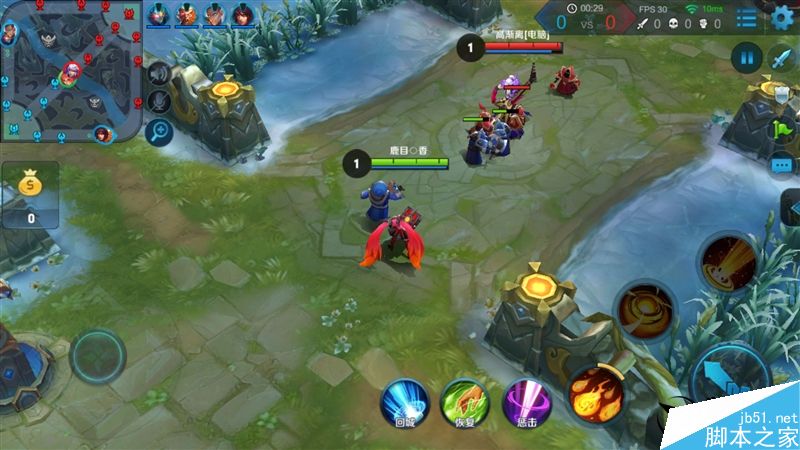This screenshot has width=800, height=450.
Task: Open the scoreboard list menu
Action: [x=747, y=18]
